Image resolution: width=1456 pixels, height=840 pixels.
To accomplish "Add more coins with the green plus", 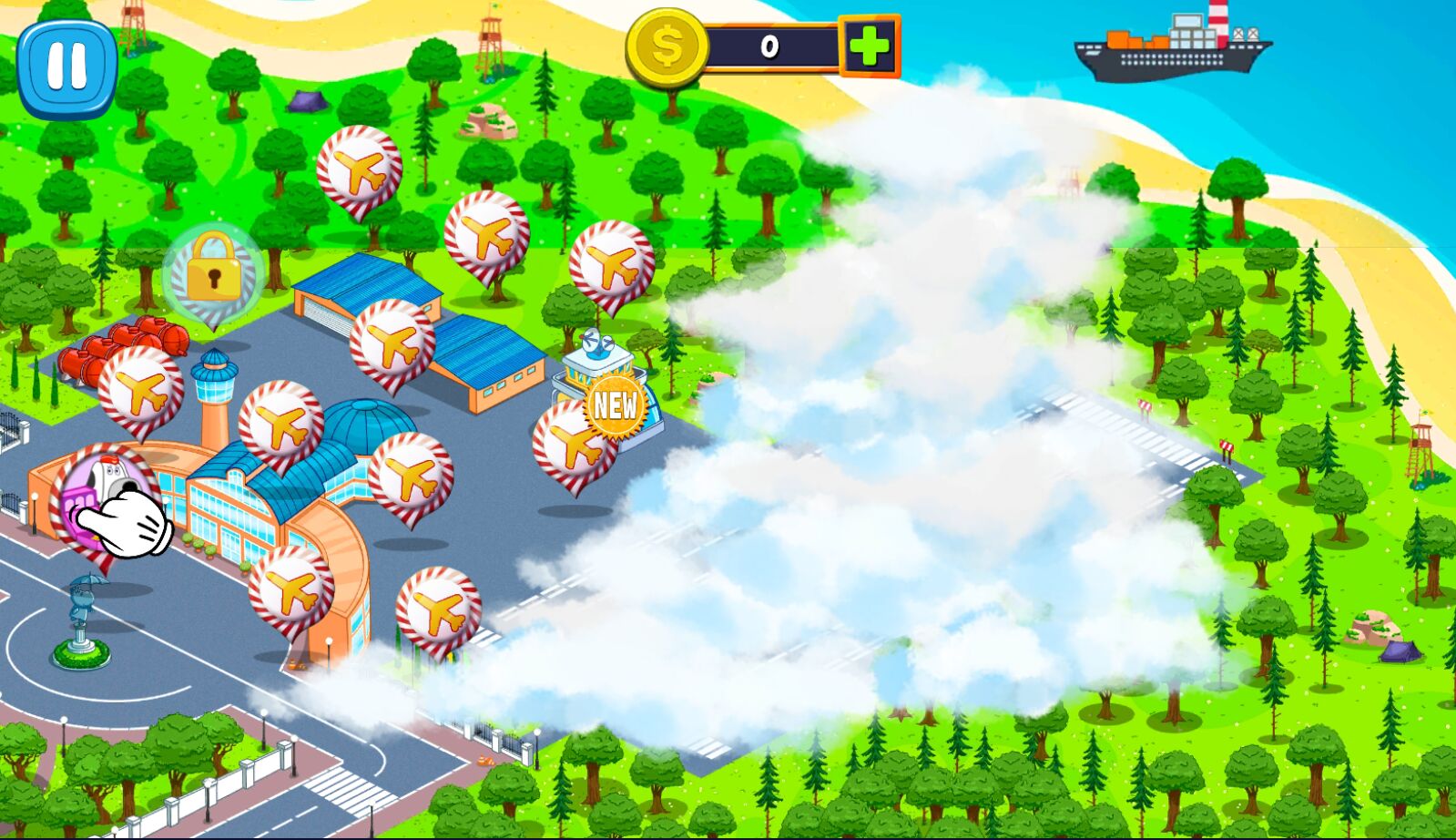I will (869, 46).
